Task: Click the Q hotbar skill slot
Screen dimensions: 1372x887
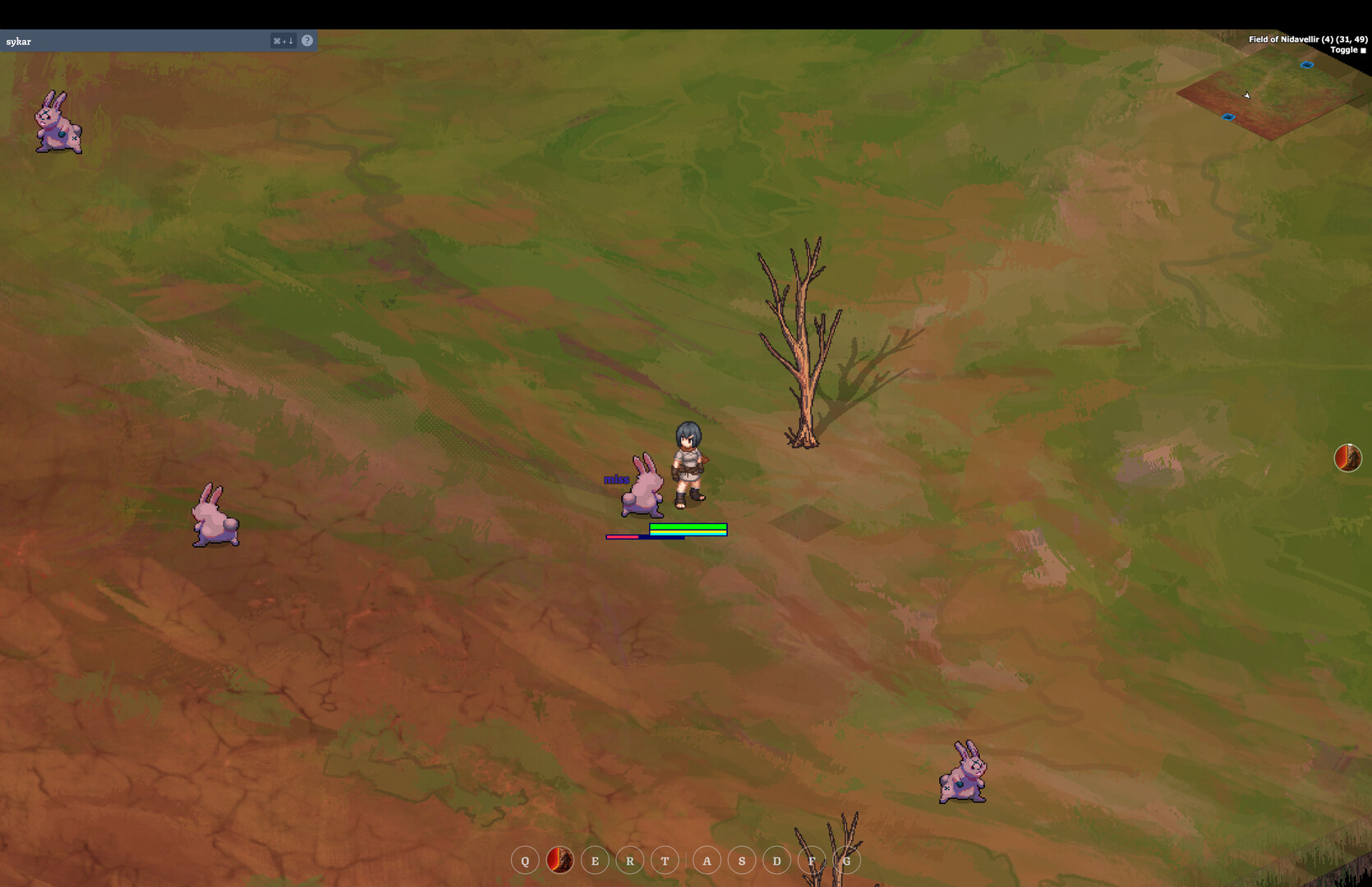Action: tap(525, 861)
